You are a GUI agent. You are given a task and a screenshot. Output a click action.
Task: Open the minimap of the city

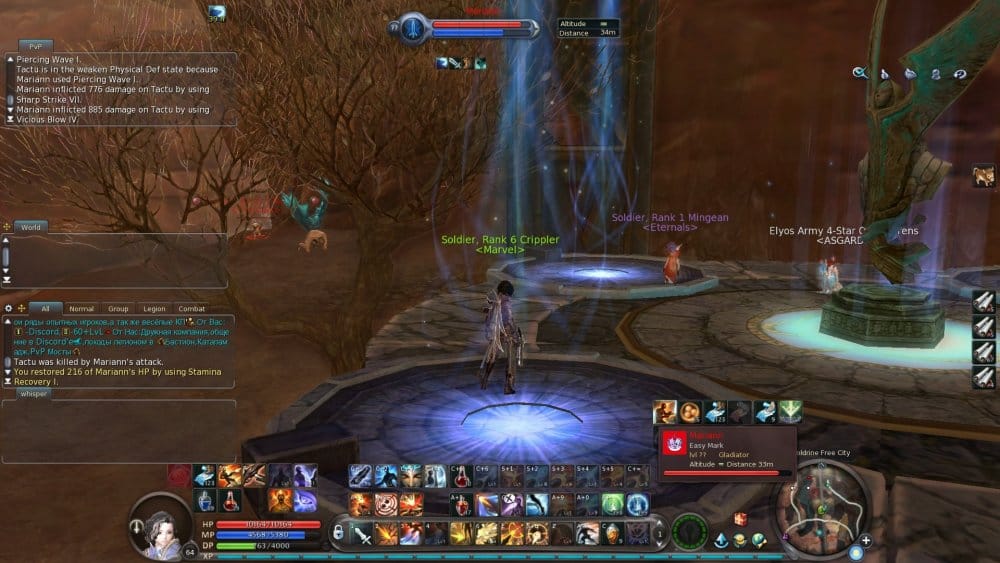[818, 506]
